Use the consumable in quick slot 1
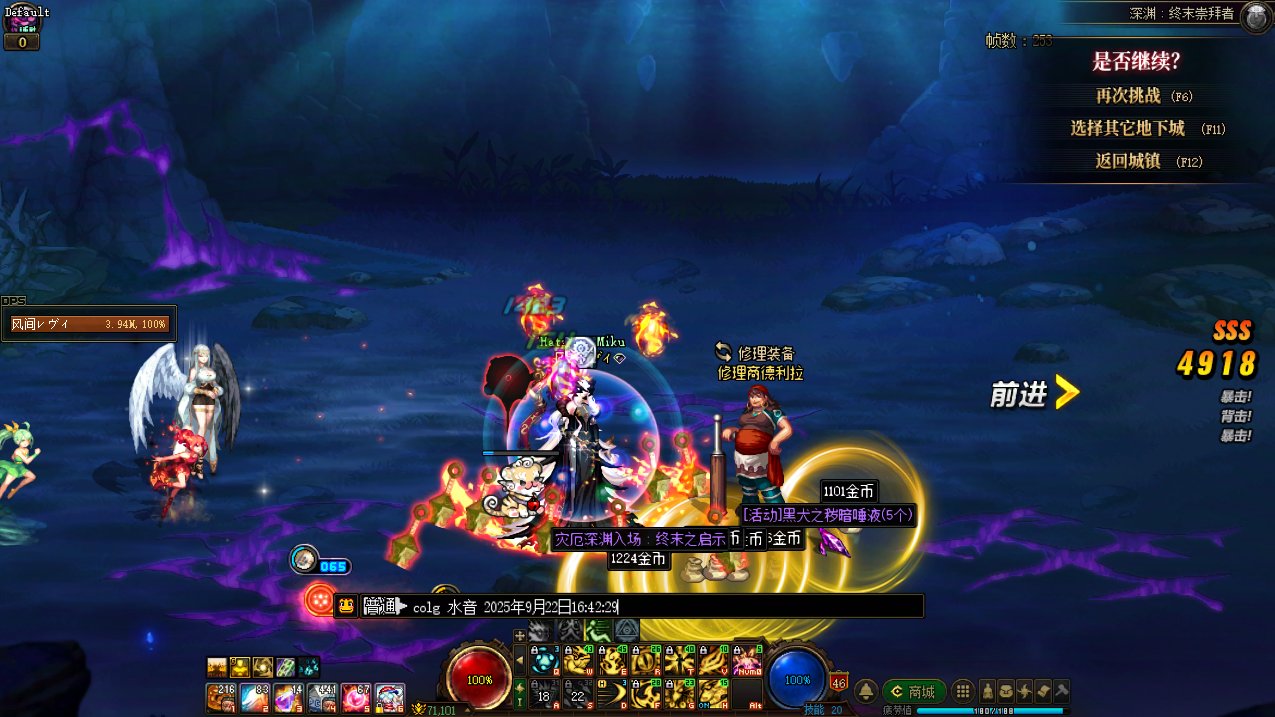The width and height of the screenshot is (1275, 717). 220,697
